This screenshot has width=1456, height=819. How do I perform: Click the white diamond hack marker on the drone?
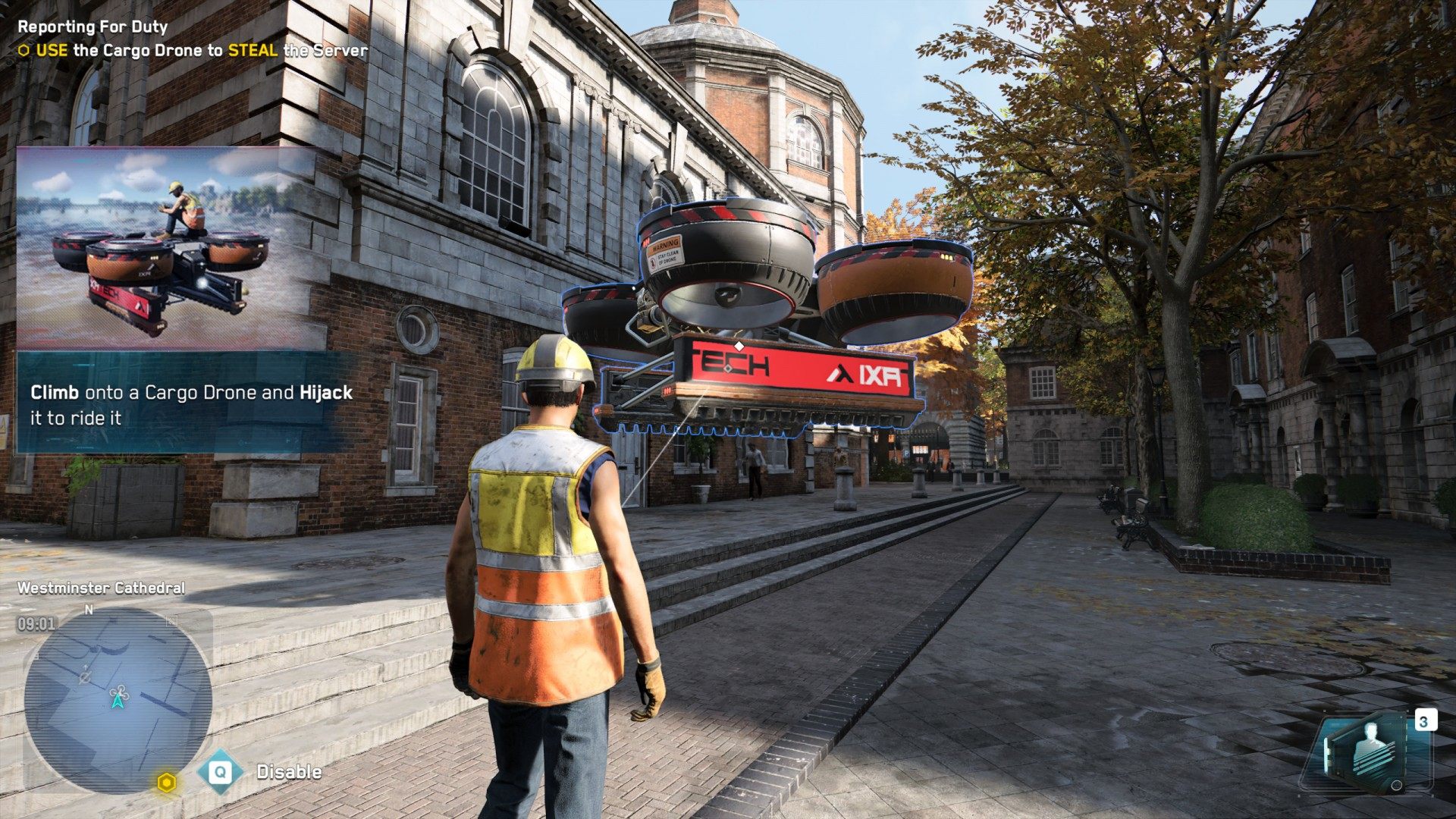click(739, 346)
